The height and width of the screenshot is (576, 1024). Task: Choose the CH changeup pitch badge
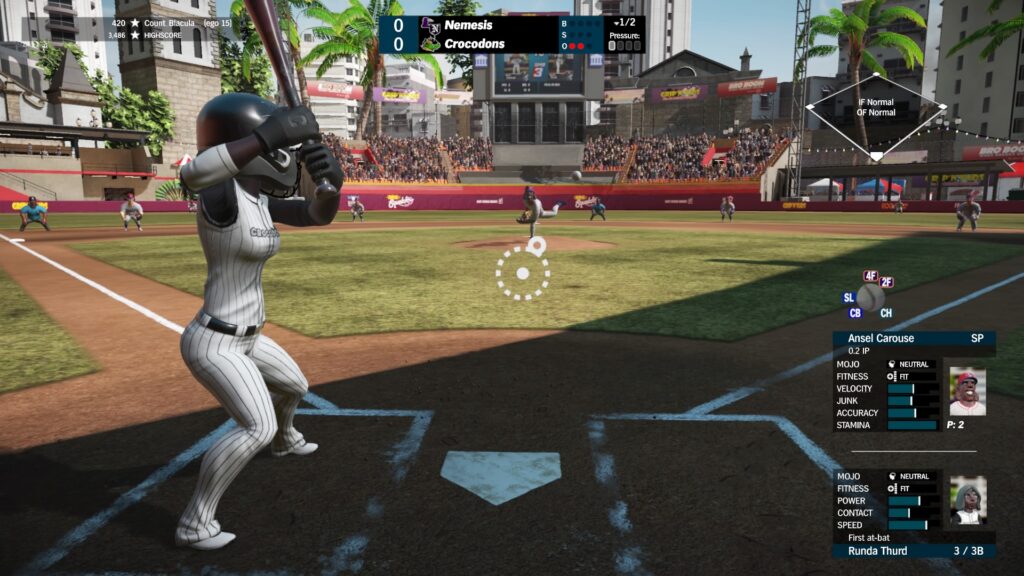[x=886, y=312]
